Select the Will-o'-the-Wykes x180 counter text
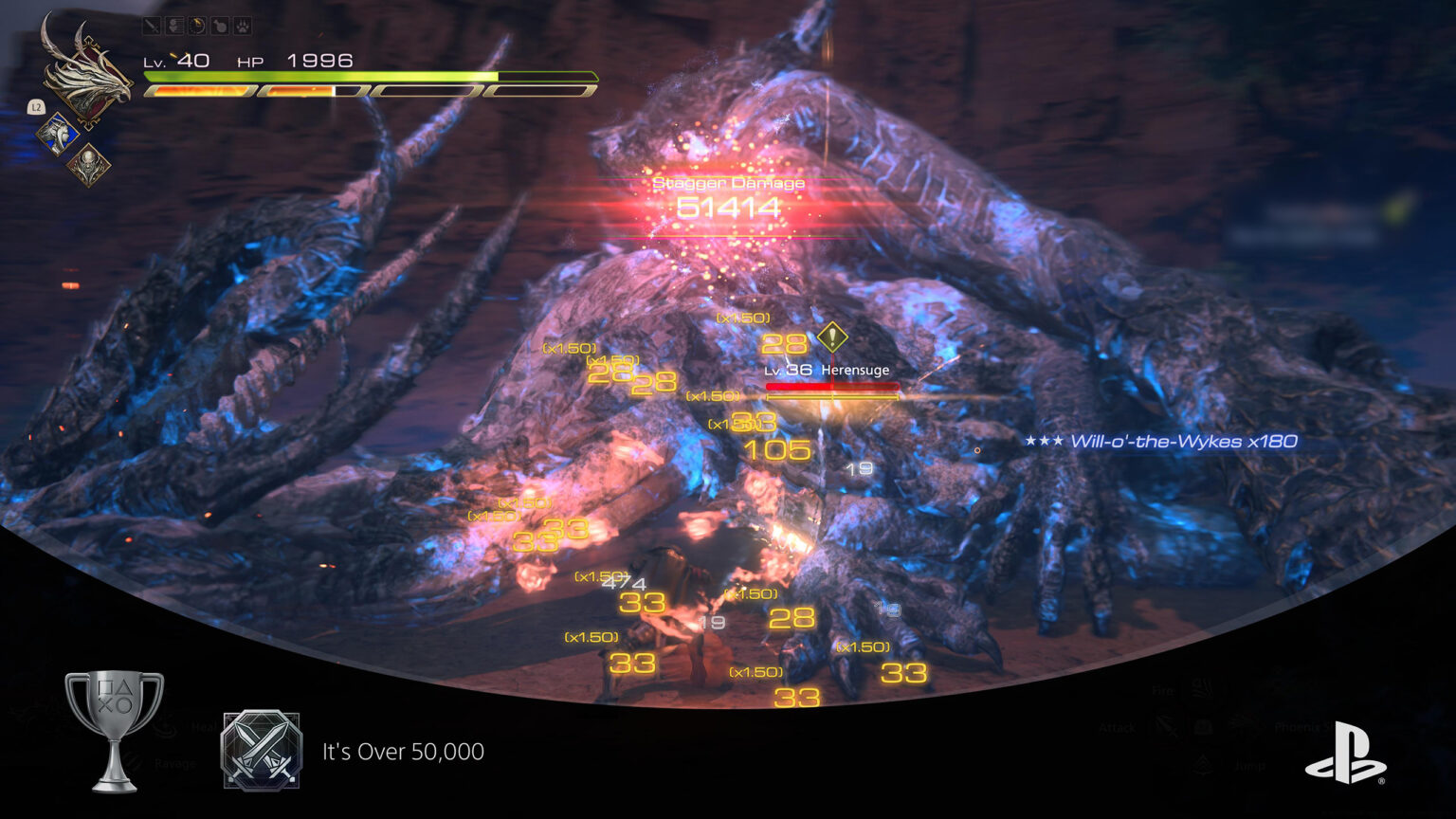Image resolution: width=1456 pixels, height=819 pixels. (1183, 441)
